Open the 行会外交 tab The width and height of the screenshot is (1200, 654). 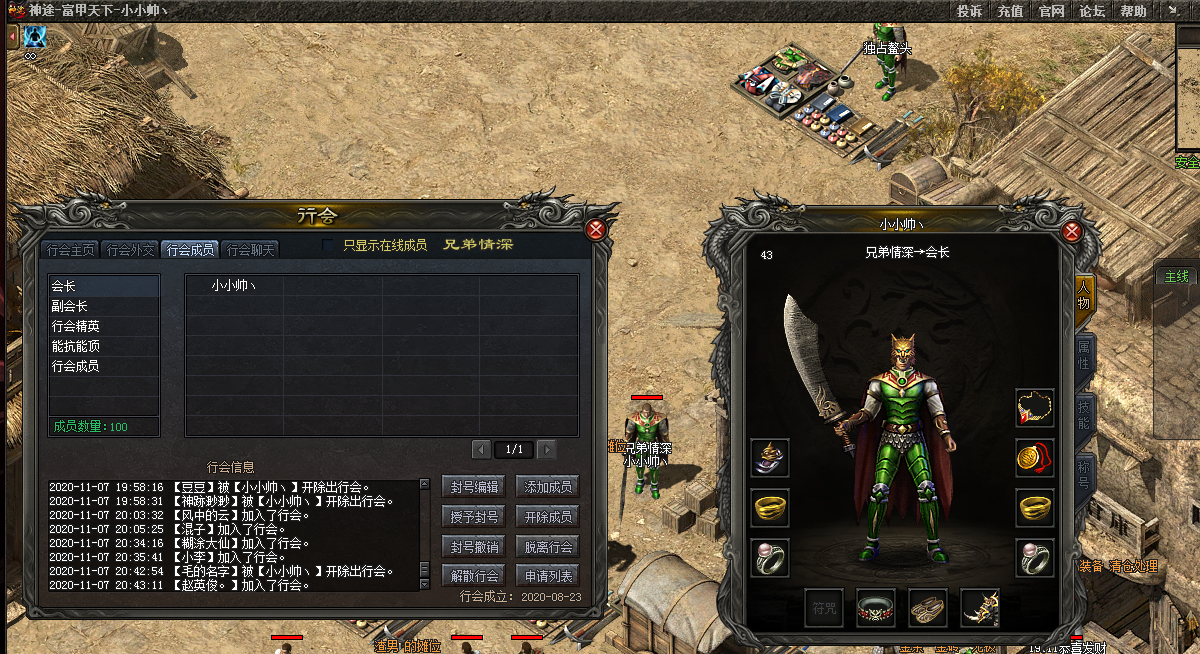click(131, 250)
